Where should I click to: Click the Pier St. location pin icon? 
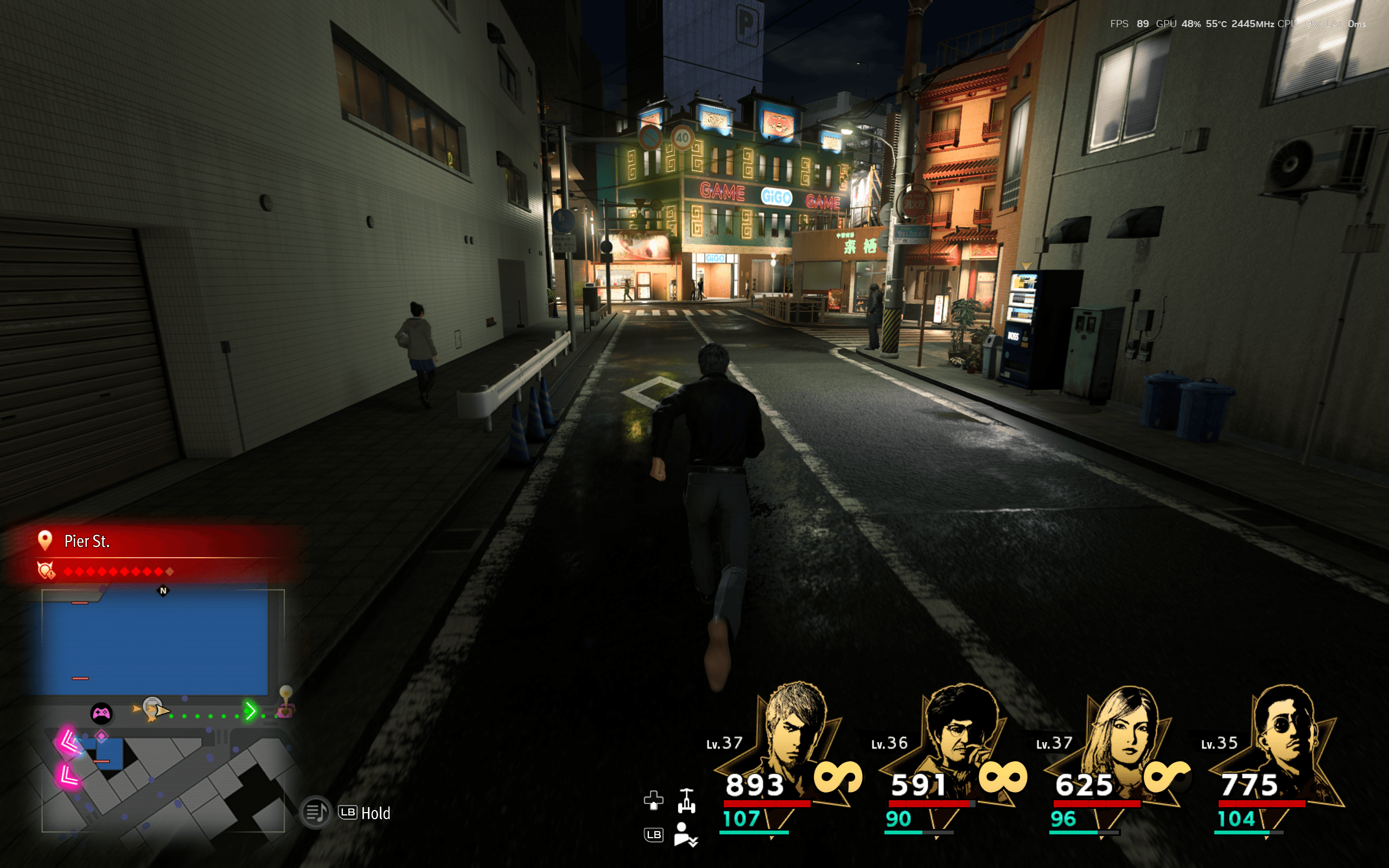pos(45,540)
